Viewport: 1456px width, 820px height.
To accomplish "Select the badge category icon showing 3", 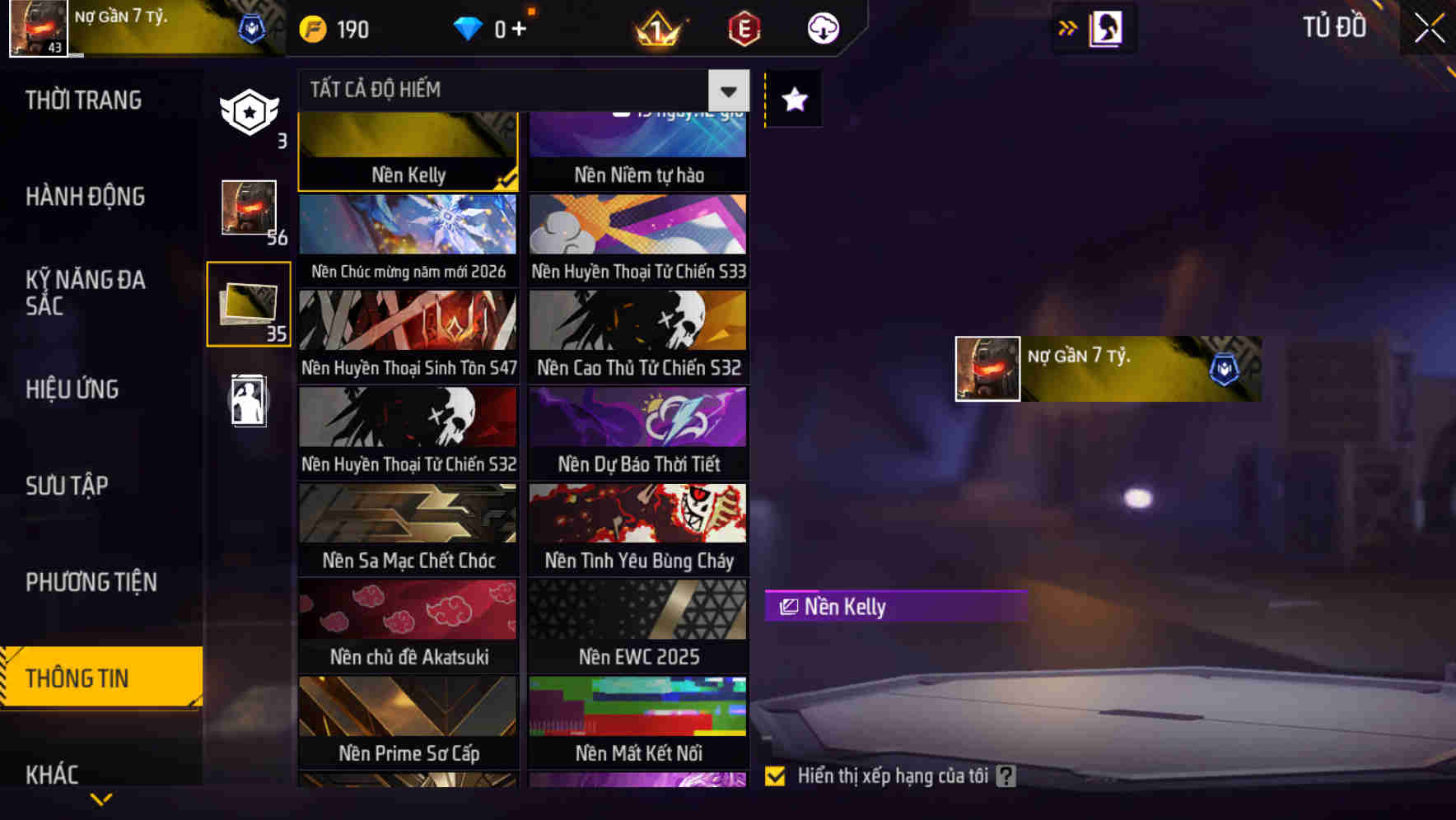I will pos(249,114).
